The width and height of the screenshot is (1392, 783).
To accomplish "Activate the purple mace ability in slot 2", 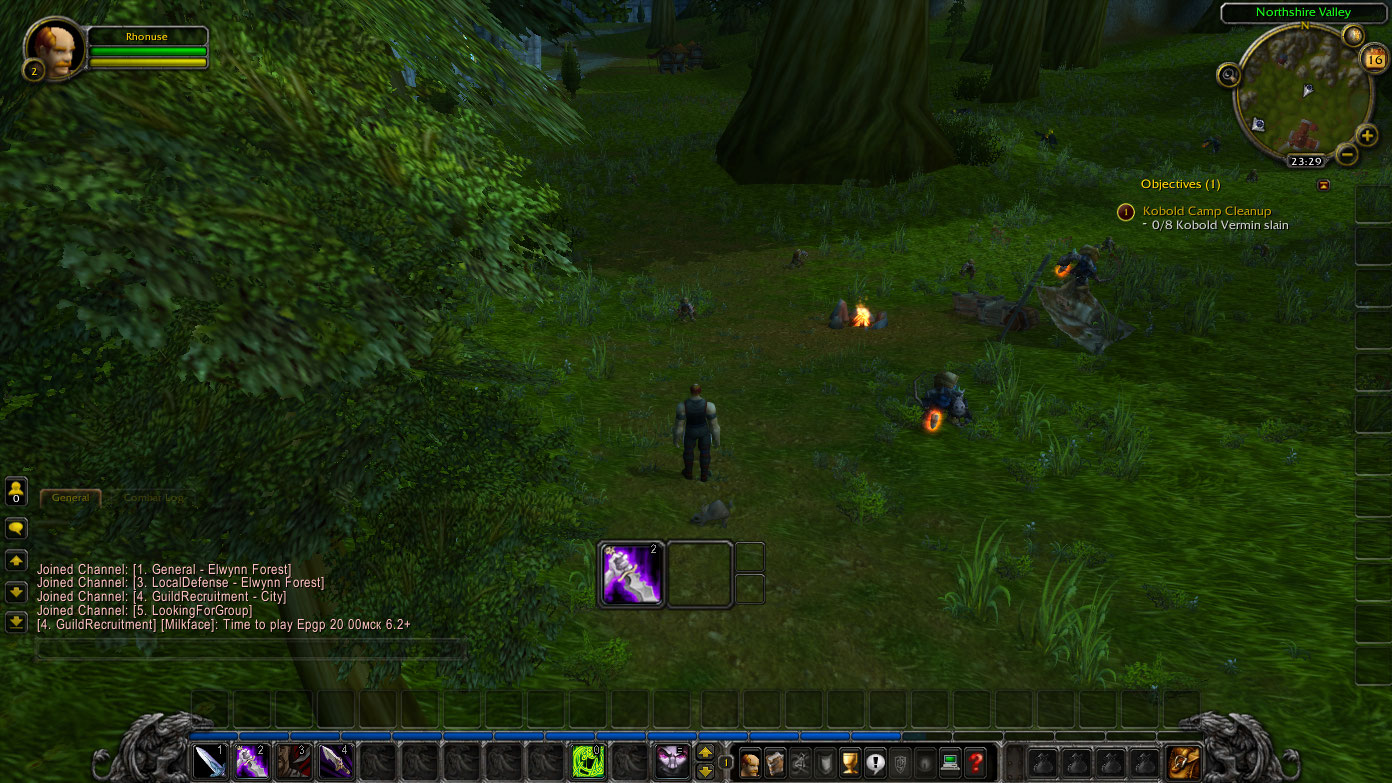I will [251, 762].
